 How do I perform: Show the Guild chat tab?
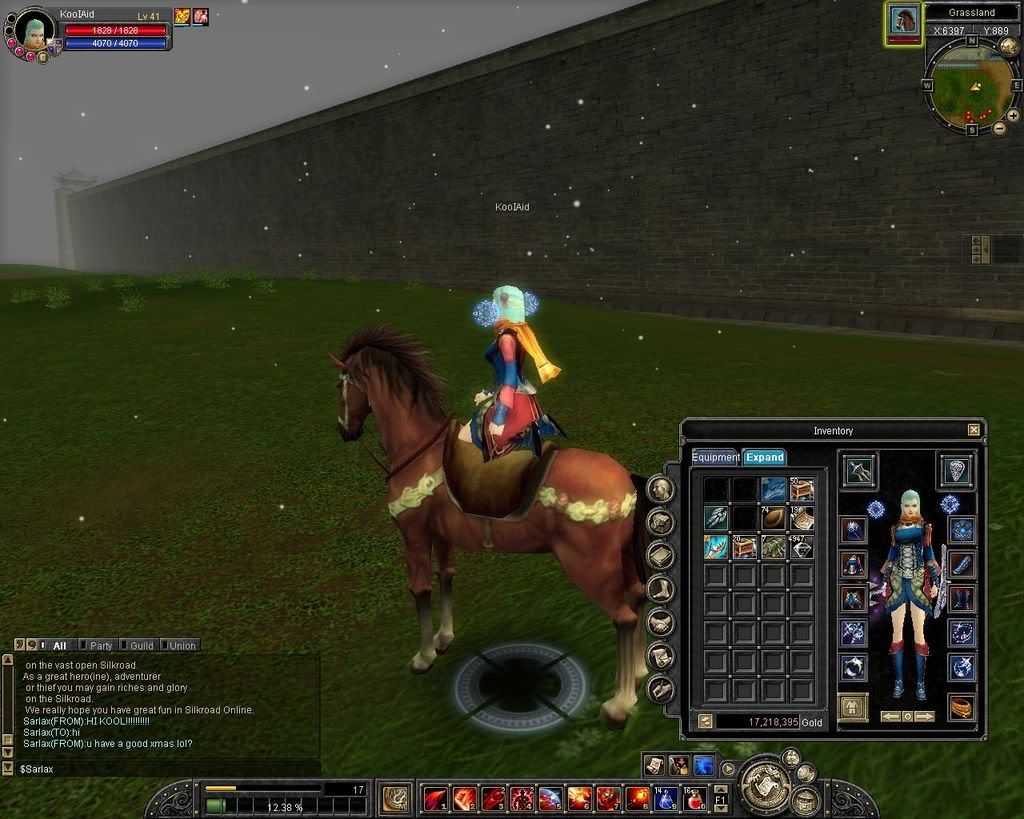(140, 646)
